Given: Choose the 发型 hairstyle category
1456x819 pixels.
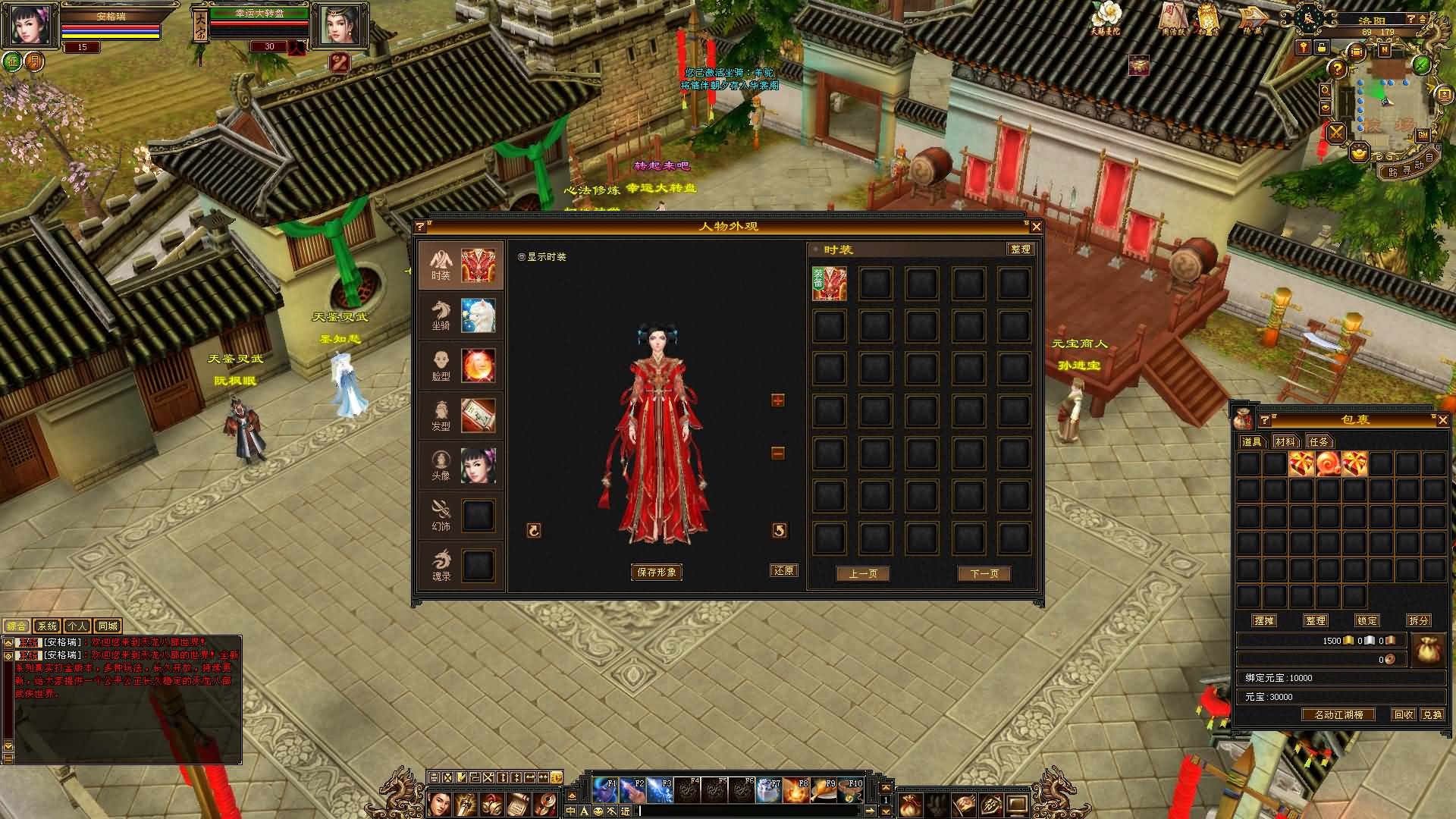Looking at the screenshot, I should pos(460,416).
